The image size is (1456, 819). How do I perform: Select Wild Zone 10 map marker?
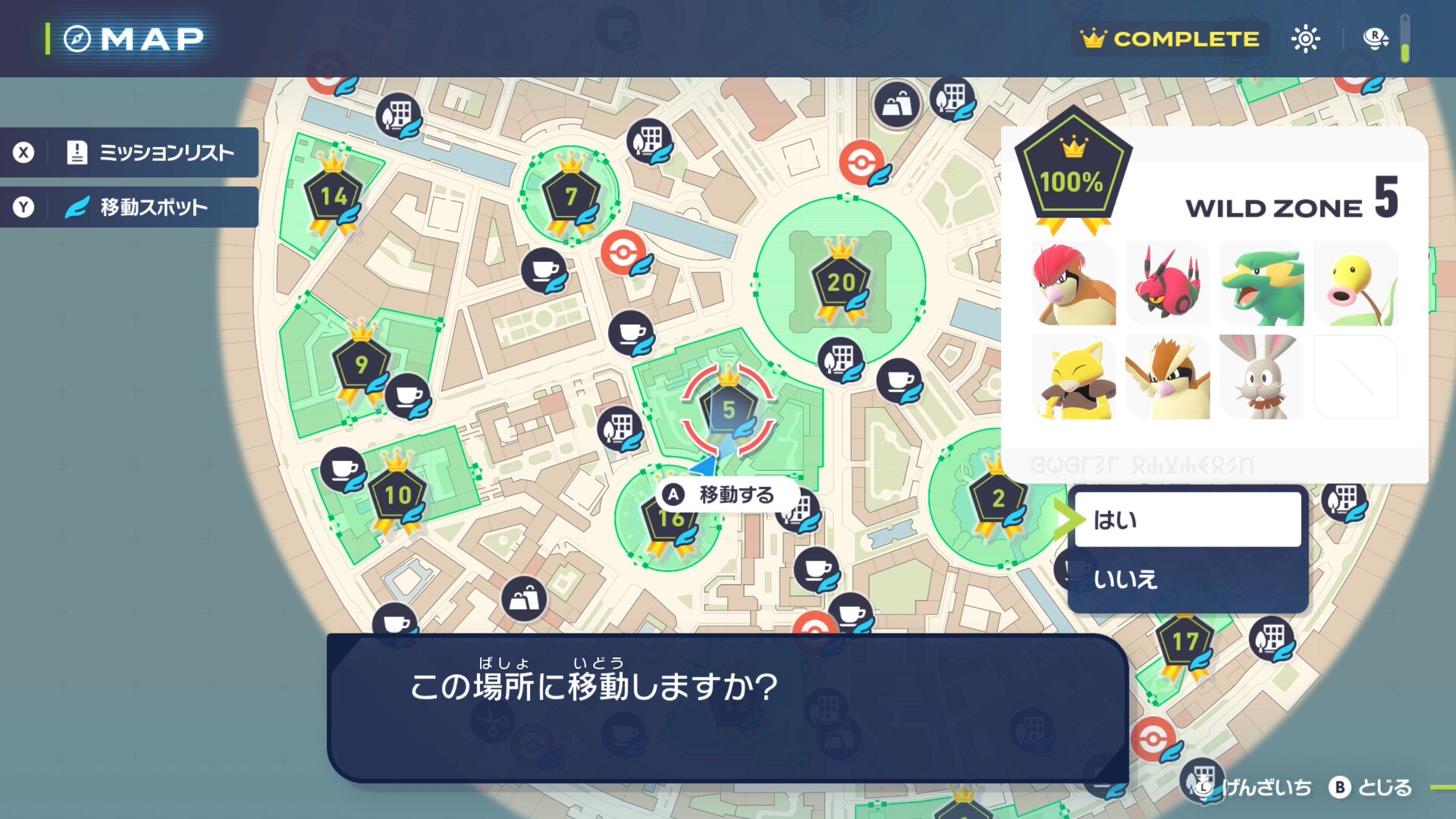[397, 496]
